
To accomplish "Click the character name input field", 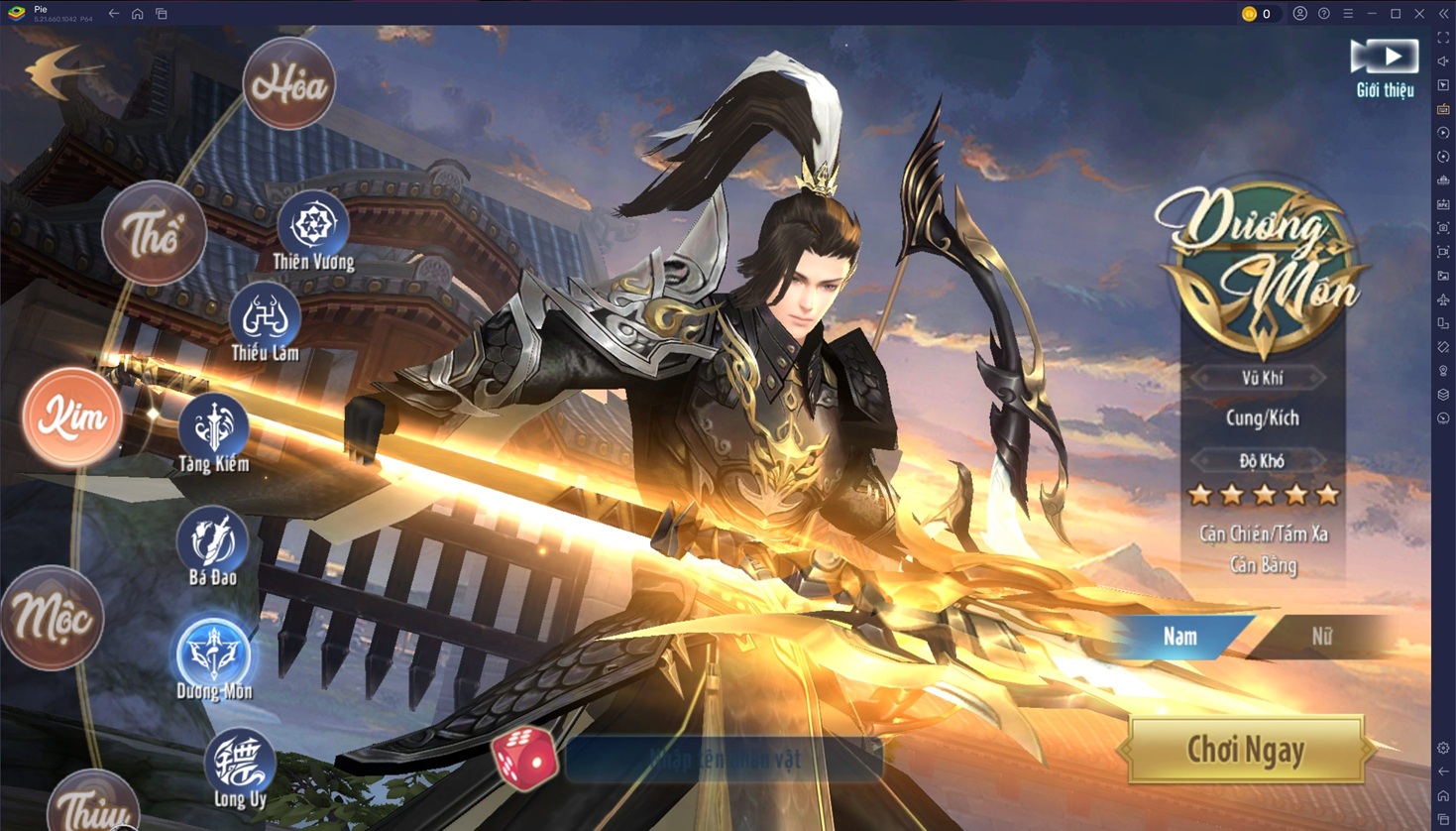I will pos(724,759).
